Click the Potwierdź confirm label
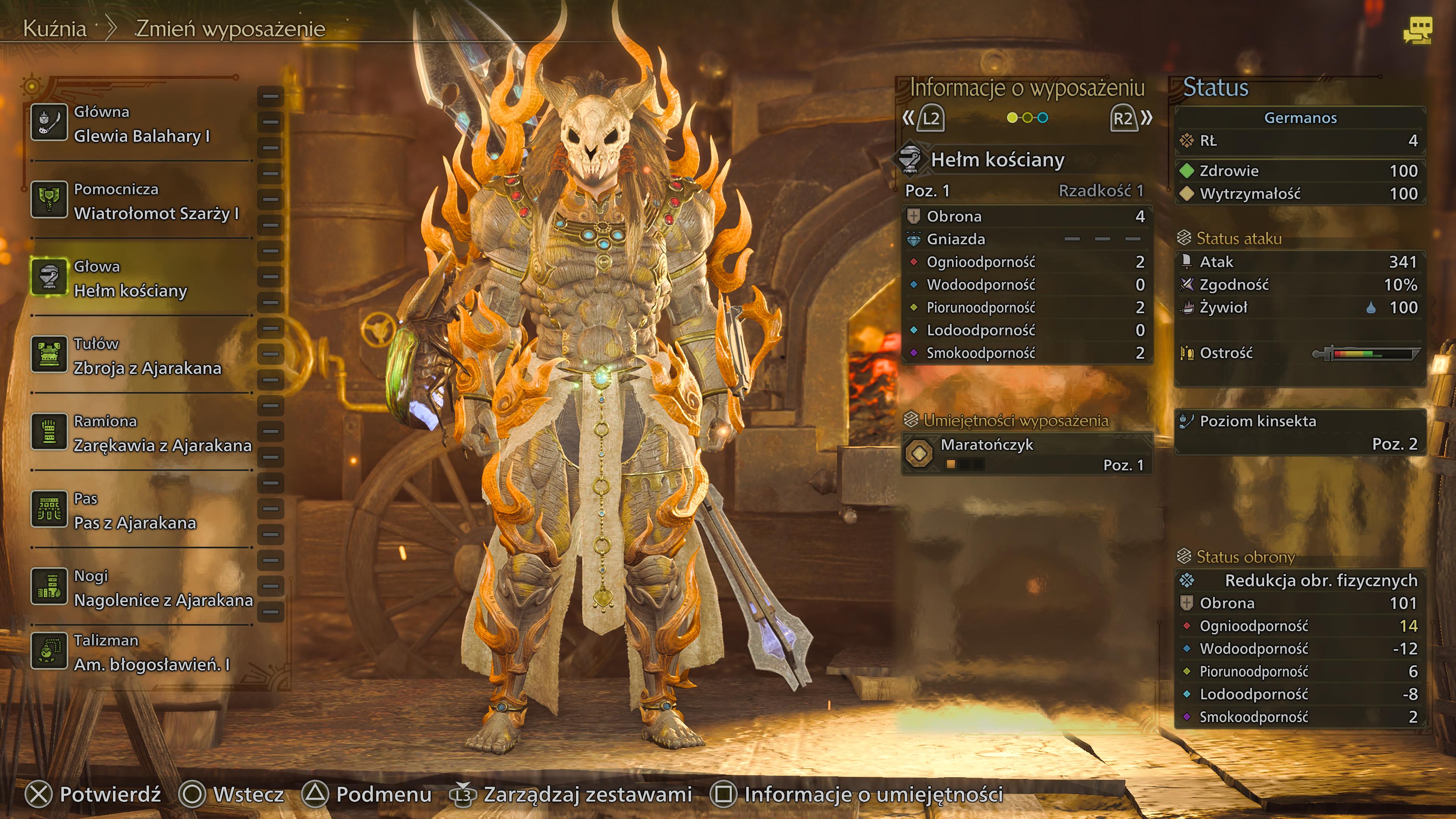The height and width of the screenshot is (819, 1456). click(x=110, y=794)
